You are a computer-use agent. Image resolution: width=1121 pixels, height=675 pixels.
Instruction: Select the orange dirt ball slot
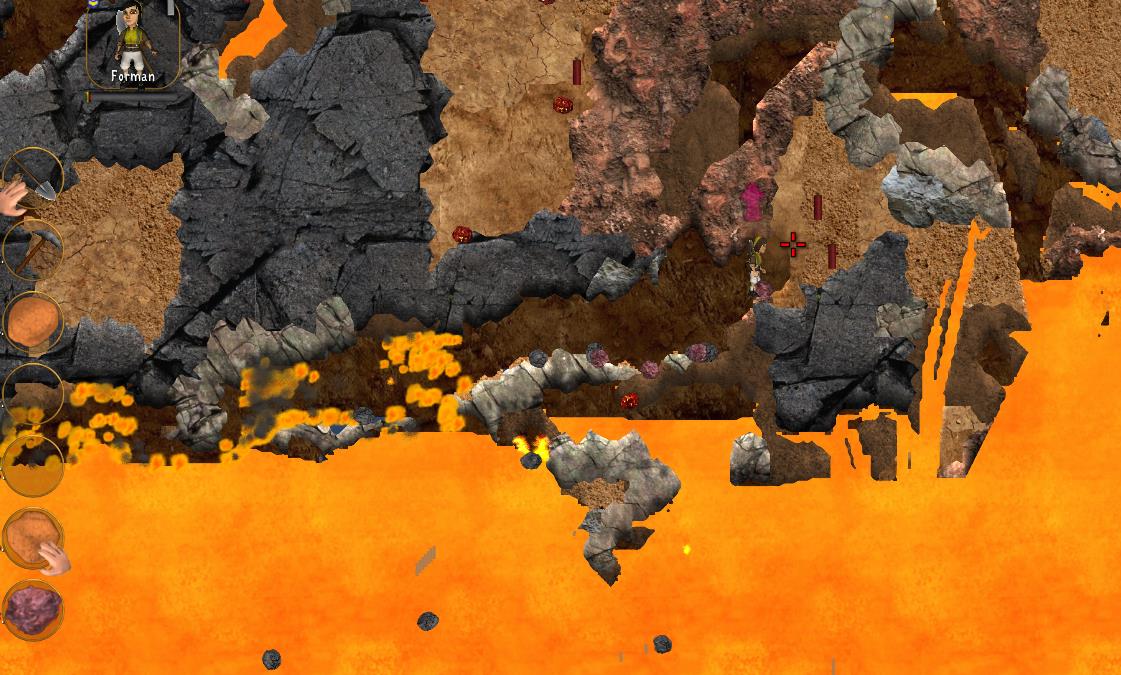33,322
